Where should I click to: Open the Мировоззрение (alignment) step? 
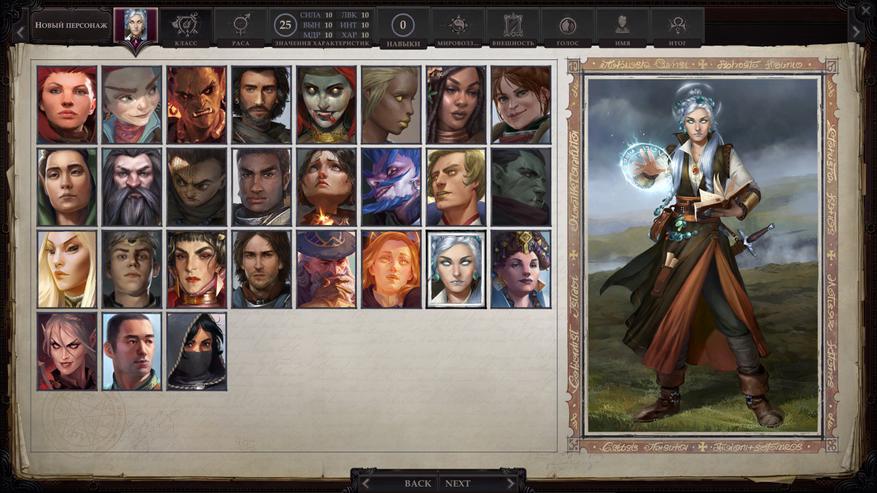tap(459, 28)
